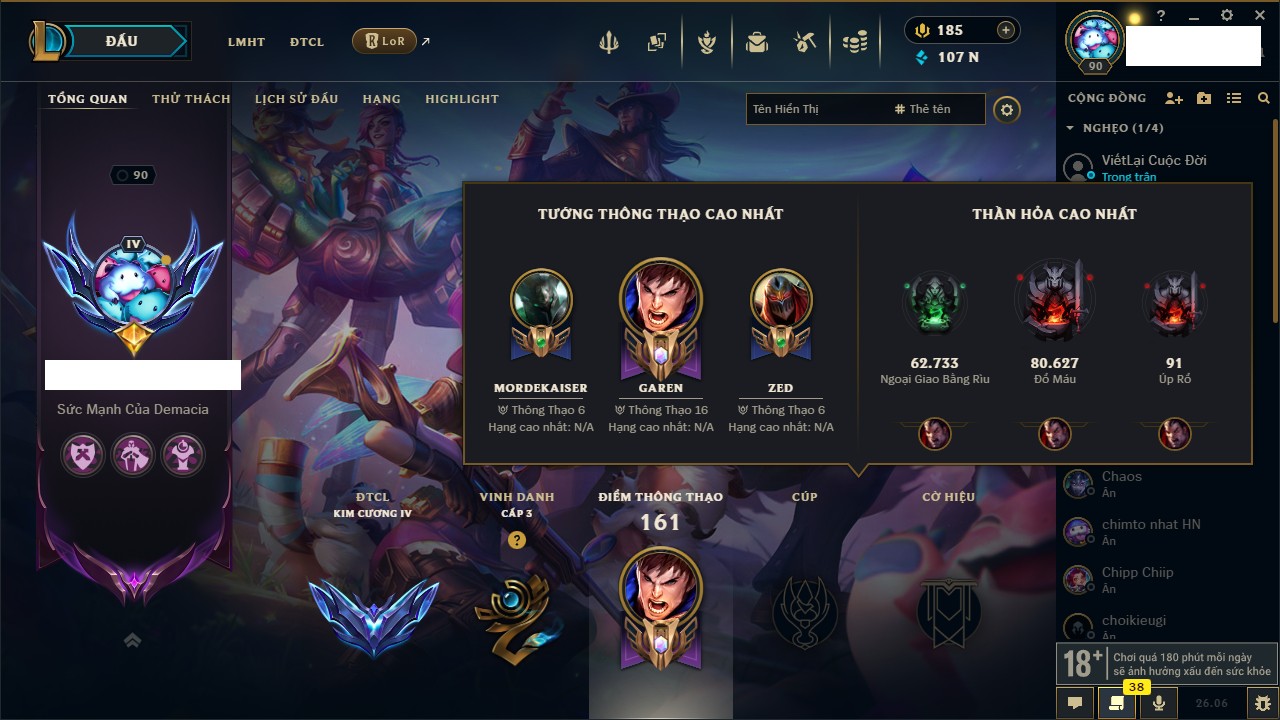Open the LMHT home section
Viewport: 1280px width, 720px height.
click(x=246, y=42)
